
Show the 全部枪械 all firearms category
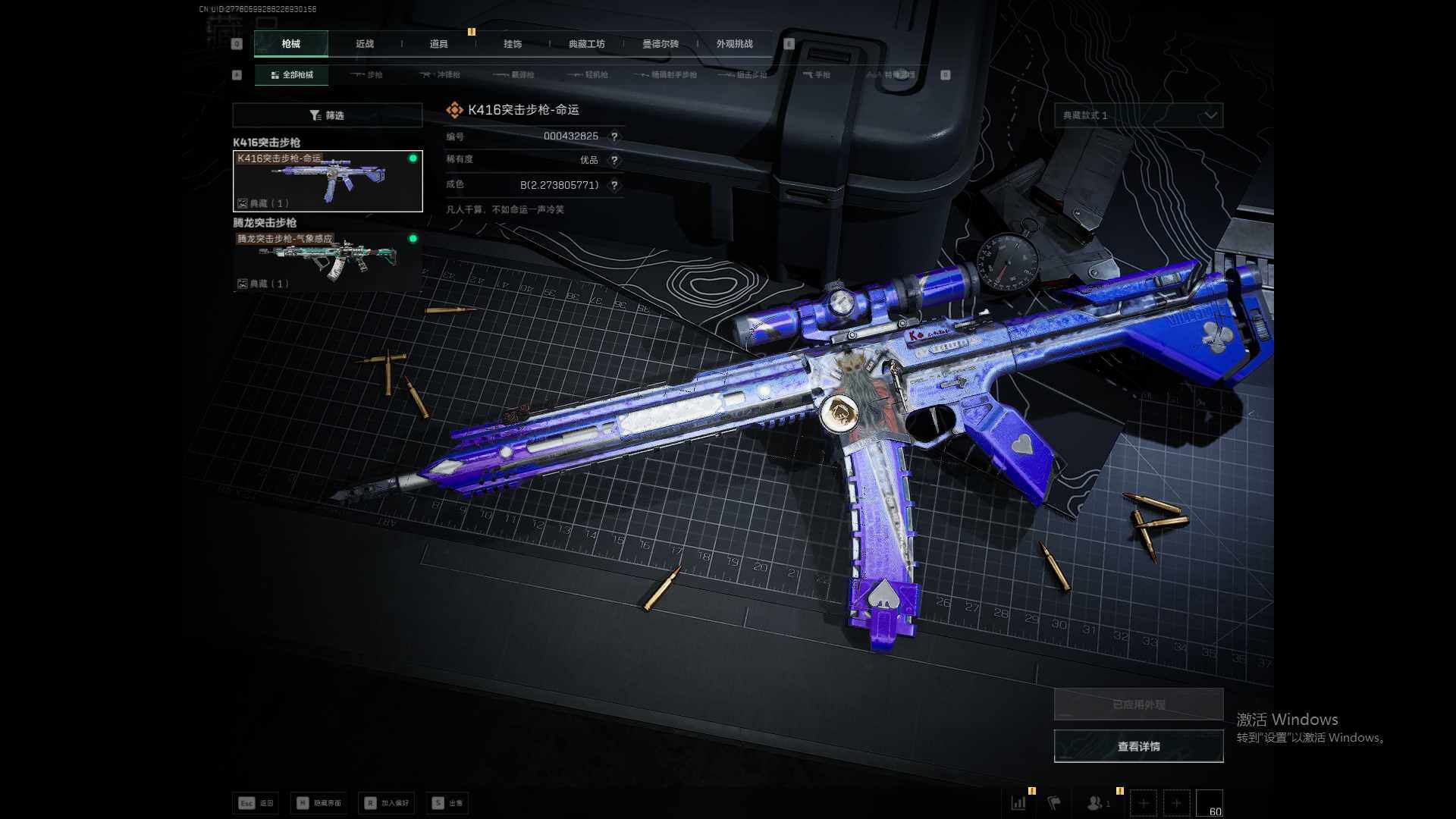coord(292,75)
